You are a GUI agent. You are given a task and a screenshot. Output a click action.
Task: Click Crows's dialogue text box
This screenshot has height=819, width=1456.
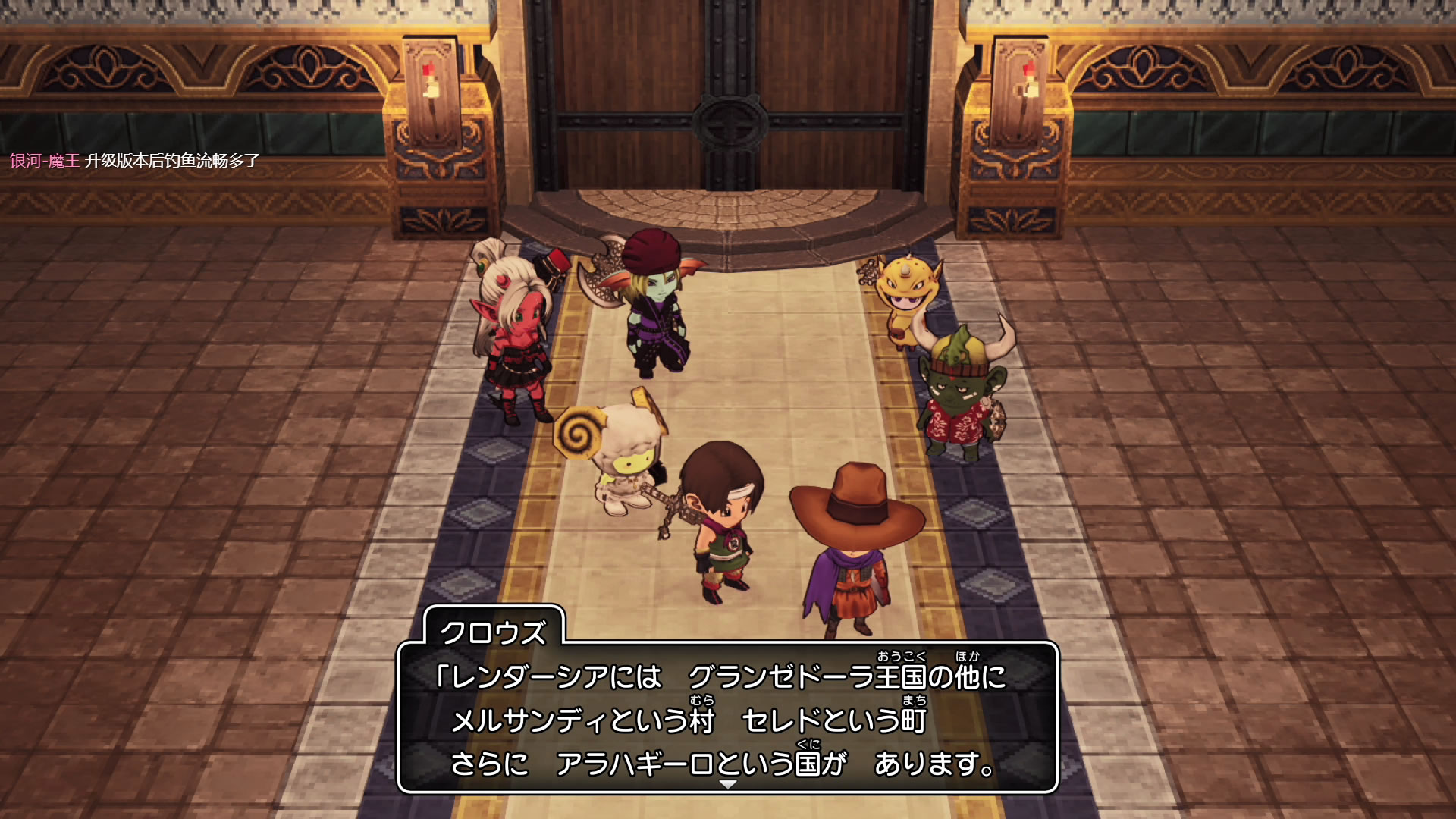point(726,717)
